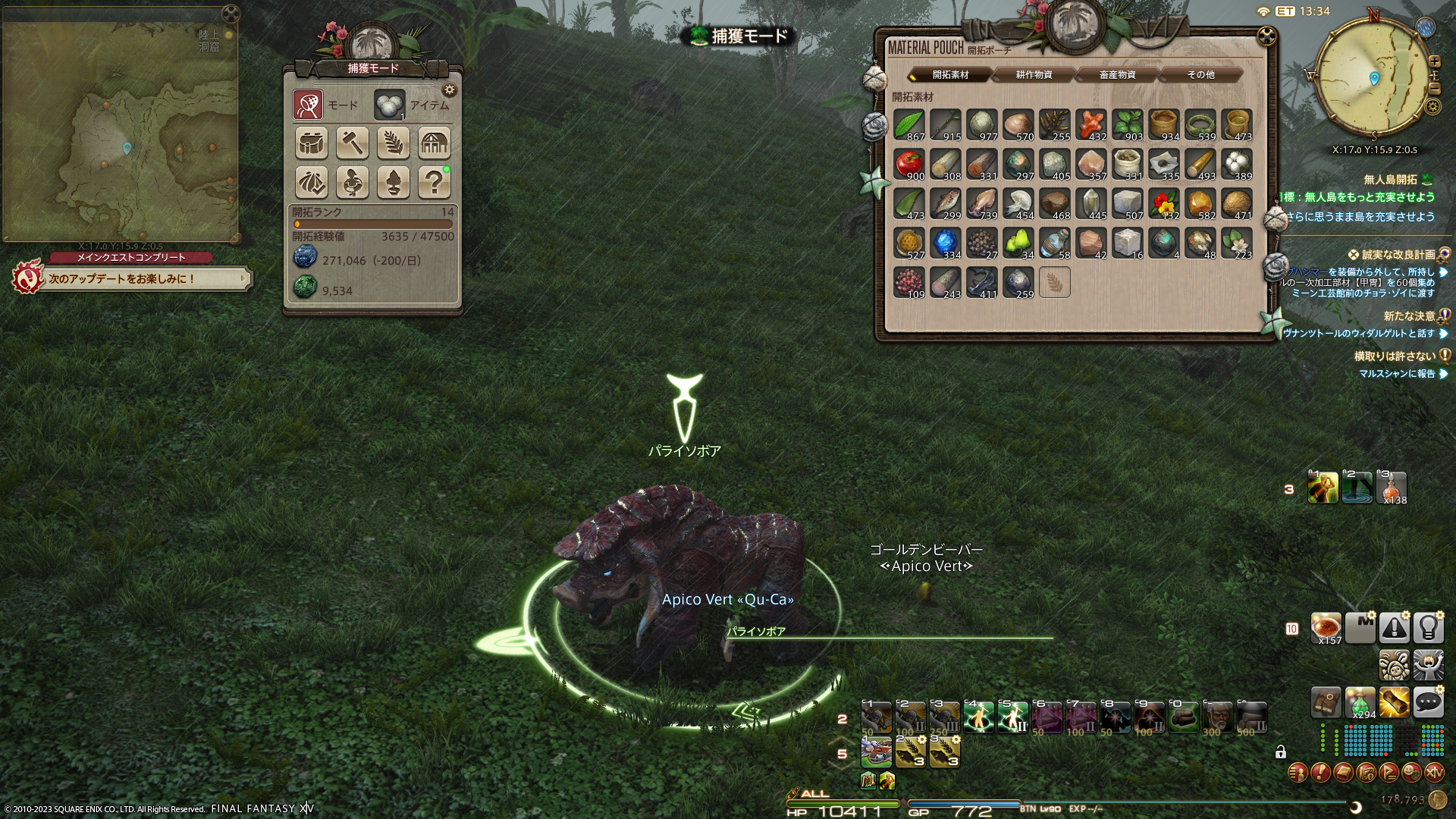Toggle the capture mode net icon
Image resolution: width=1456 pixels, height=819 pixels.
(308, 105)
